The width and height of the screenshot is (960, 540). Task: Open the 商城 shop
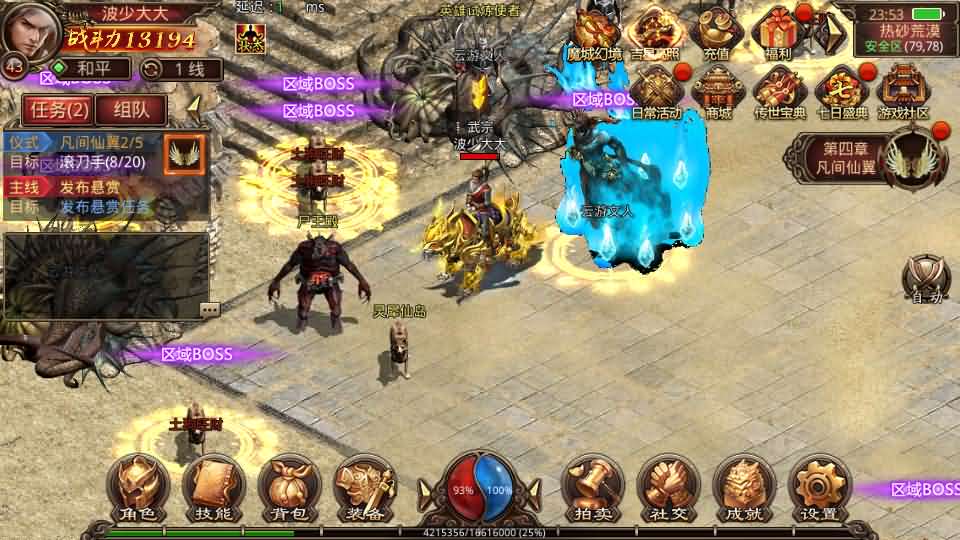(x=719, y=92)
